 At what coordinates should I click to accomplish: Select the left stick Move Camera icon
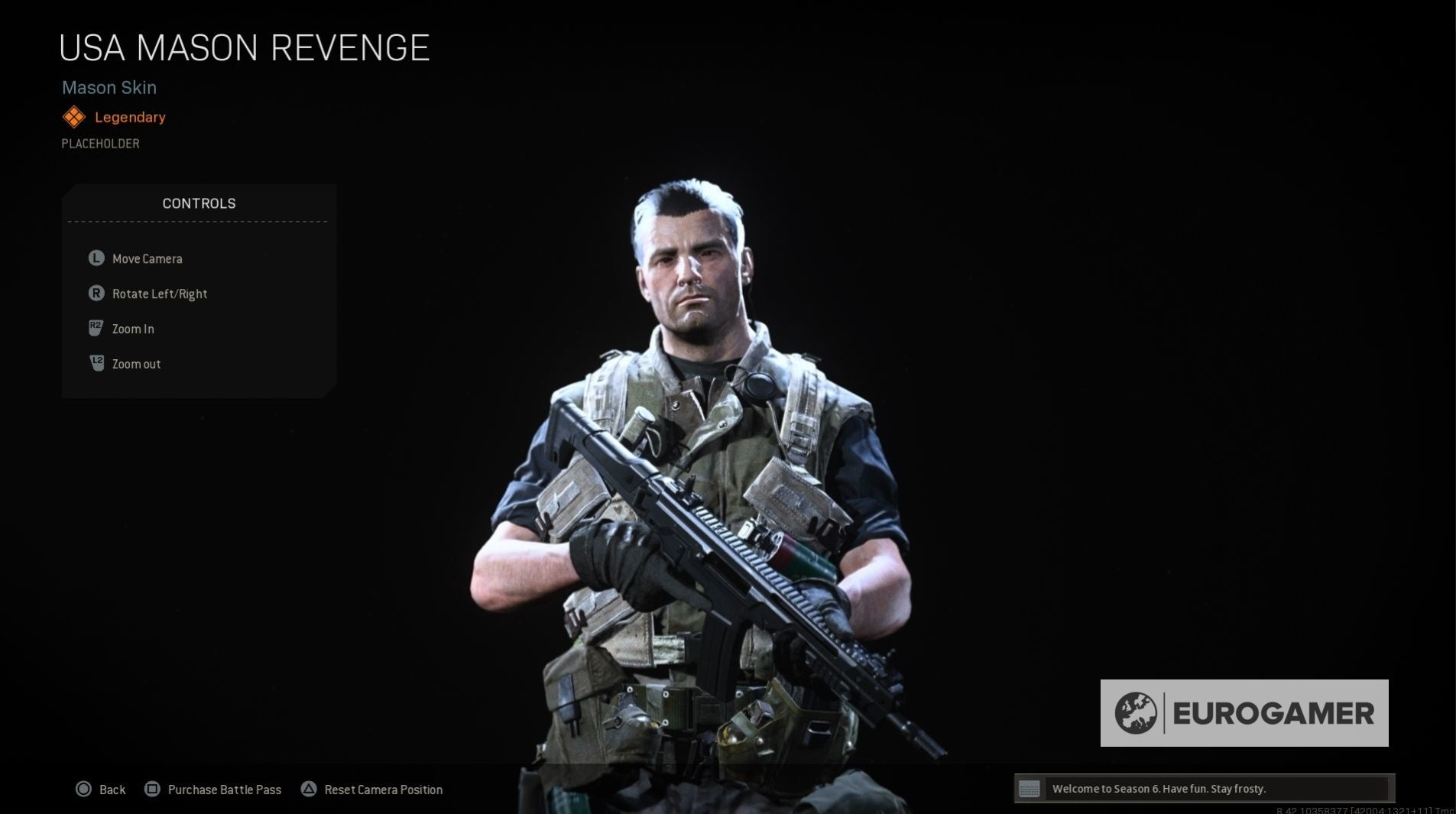pyautogui.click(x=95, y=258)
